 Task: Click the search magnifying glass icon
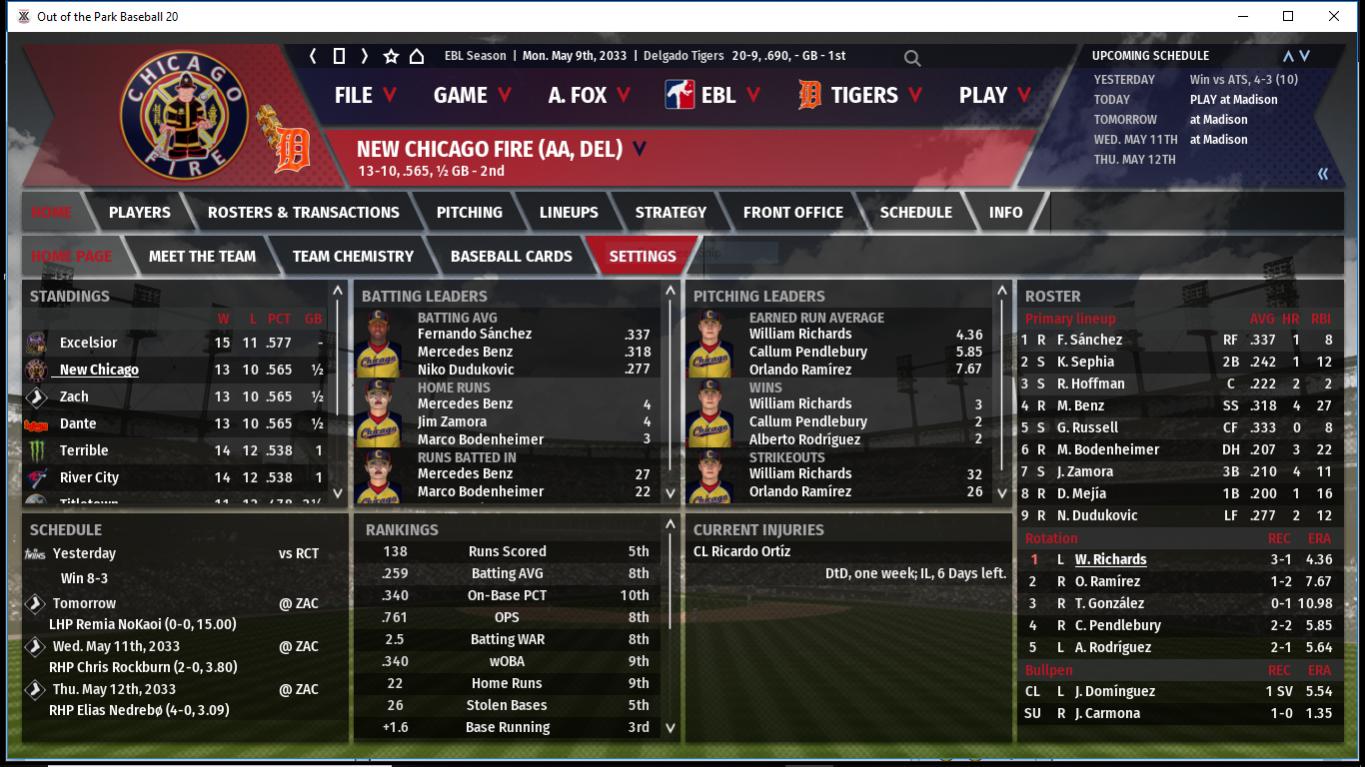tap(912, 58)
